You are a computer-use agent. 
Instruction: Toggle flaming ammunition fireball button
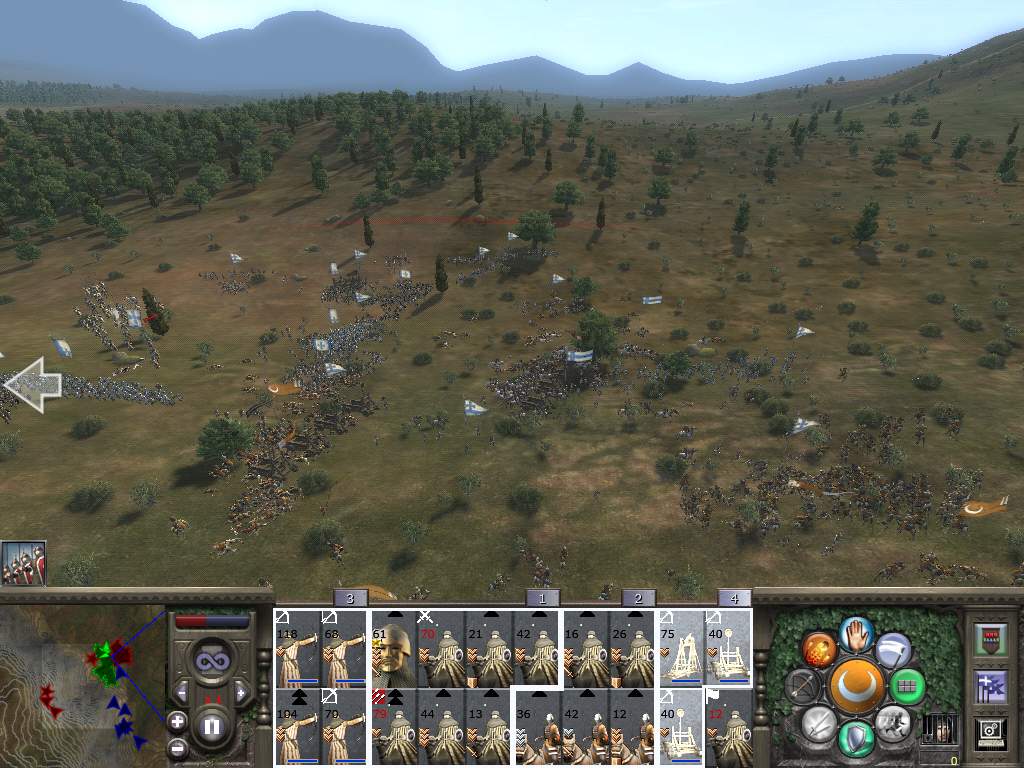819,650
